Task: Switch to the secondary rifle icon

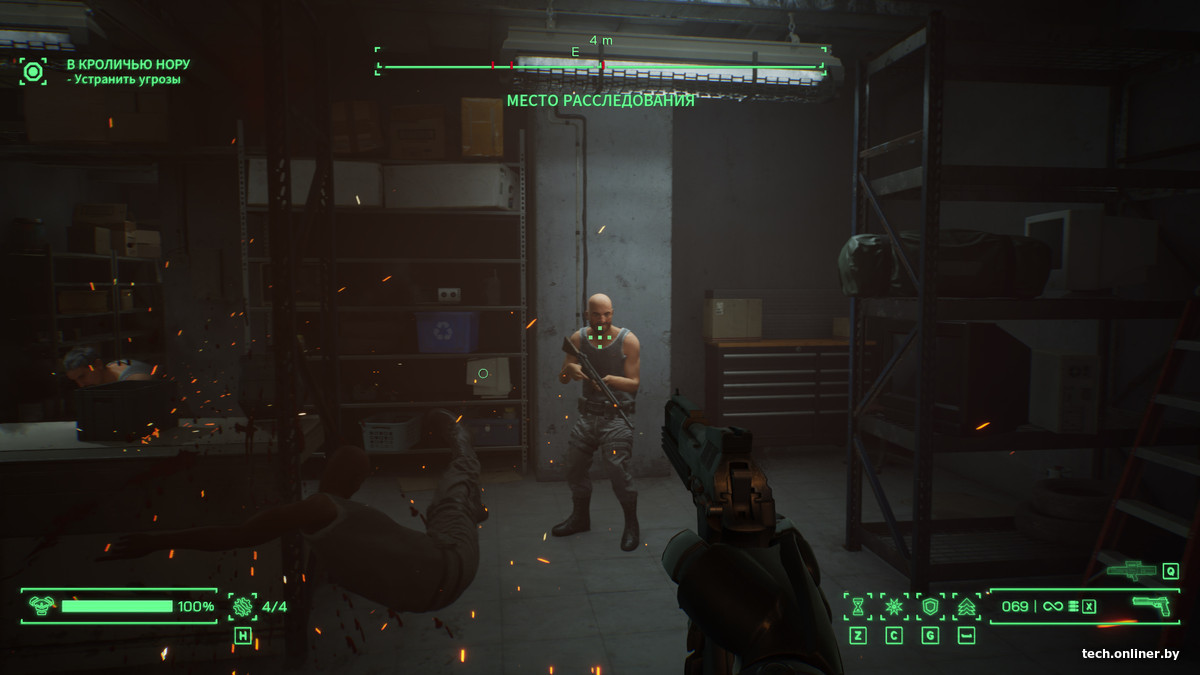Action: tap(1131, 571)
